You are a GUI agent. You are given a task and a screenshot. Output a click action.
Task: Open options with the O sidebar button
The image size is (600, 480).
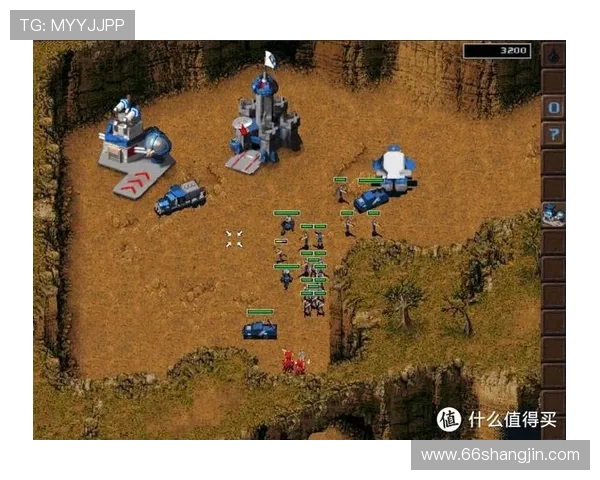point(554,107)
